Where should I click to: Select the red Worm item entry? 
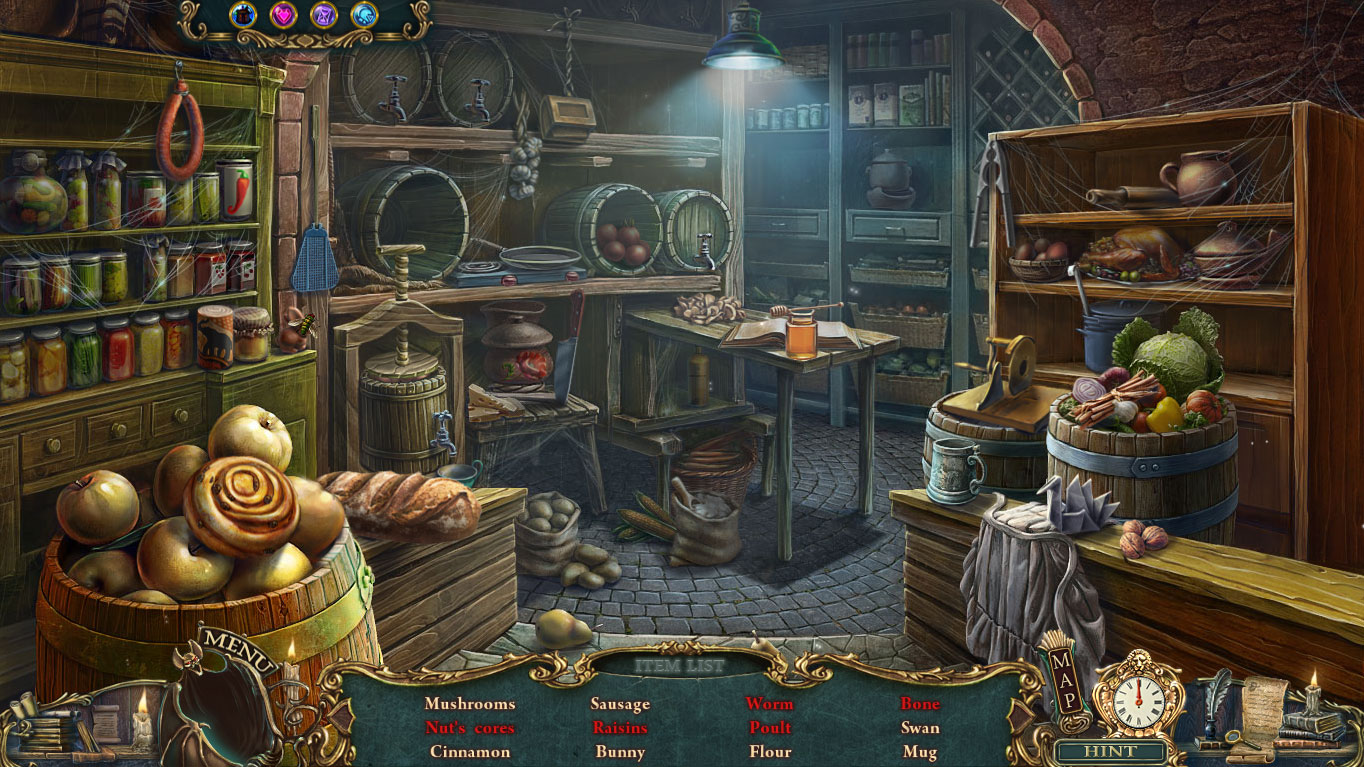pos(770,704)
